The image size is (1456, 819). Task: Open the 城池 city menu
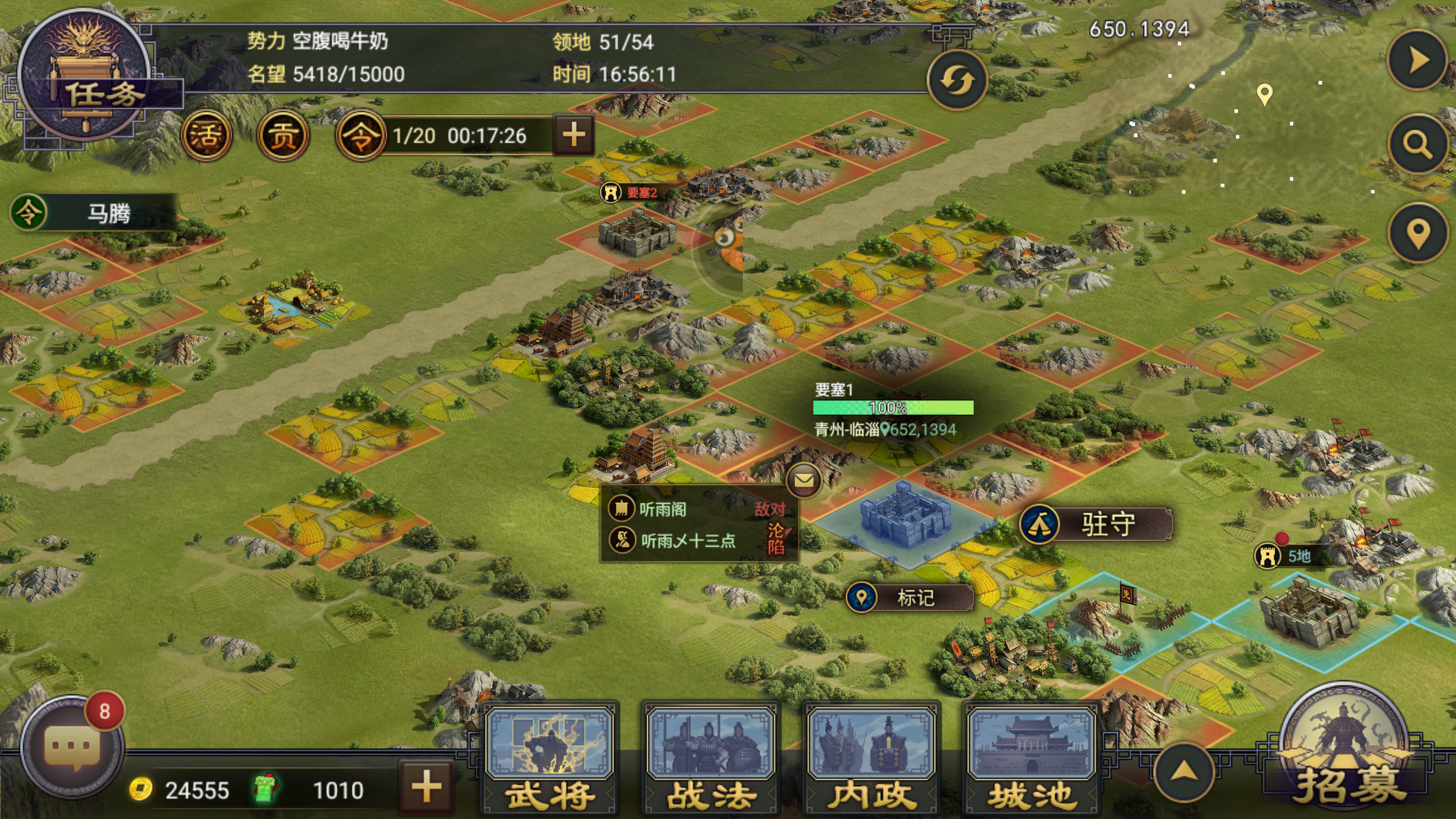tap(1031, 759)
